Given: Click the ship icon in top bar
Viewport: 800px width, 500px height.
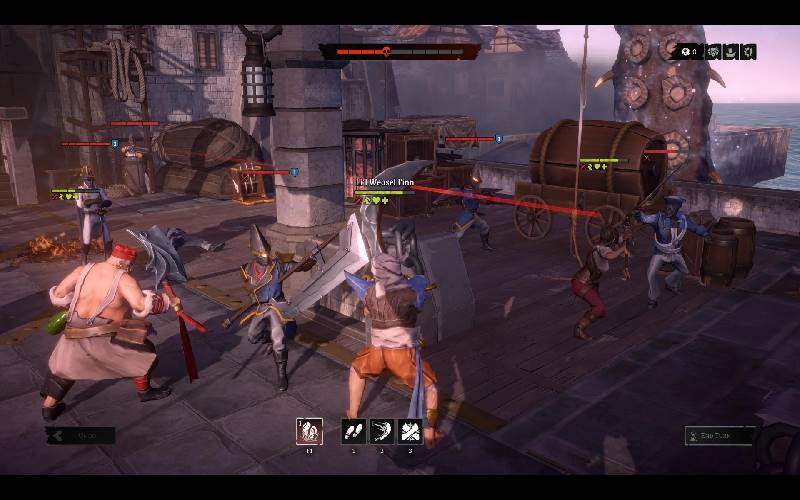Looking at the screenshot, I should (x=732, y=52).
